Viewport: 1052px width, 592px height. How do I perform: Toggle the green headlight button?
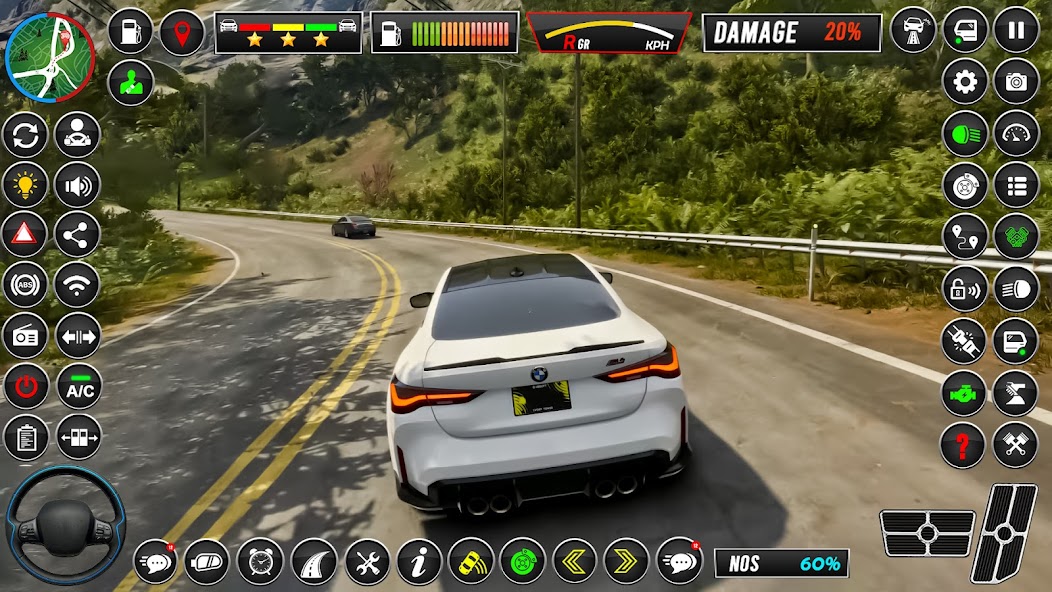(x=964, y=133)
